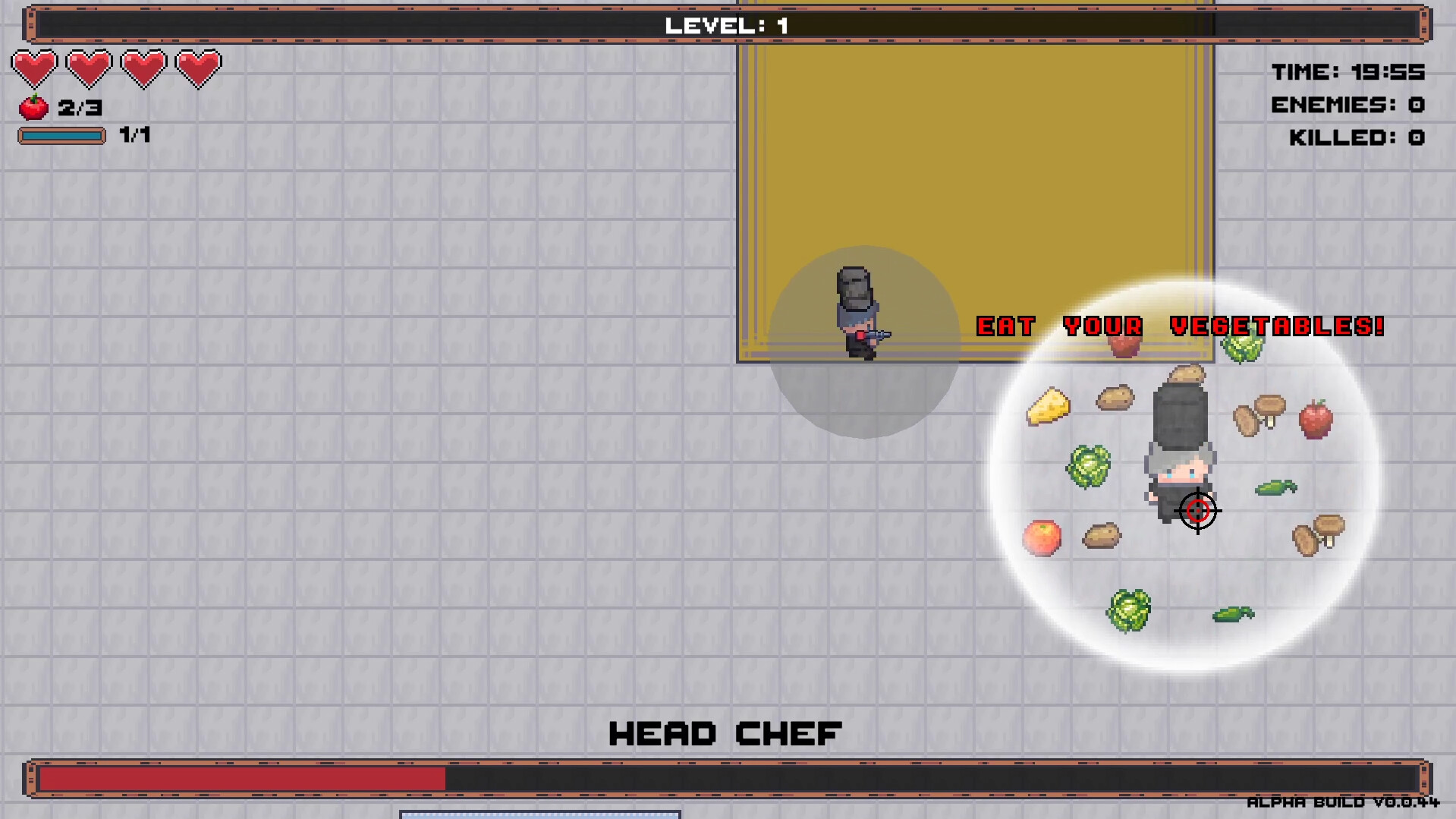Click the first heart in the health display
The width and height of the screenshot is (1456, 819).
tap(35, 68)
